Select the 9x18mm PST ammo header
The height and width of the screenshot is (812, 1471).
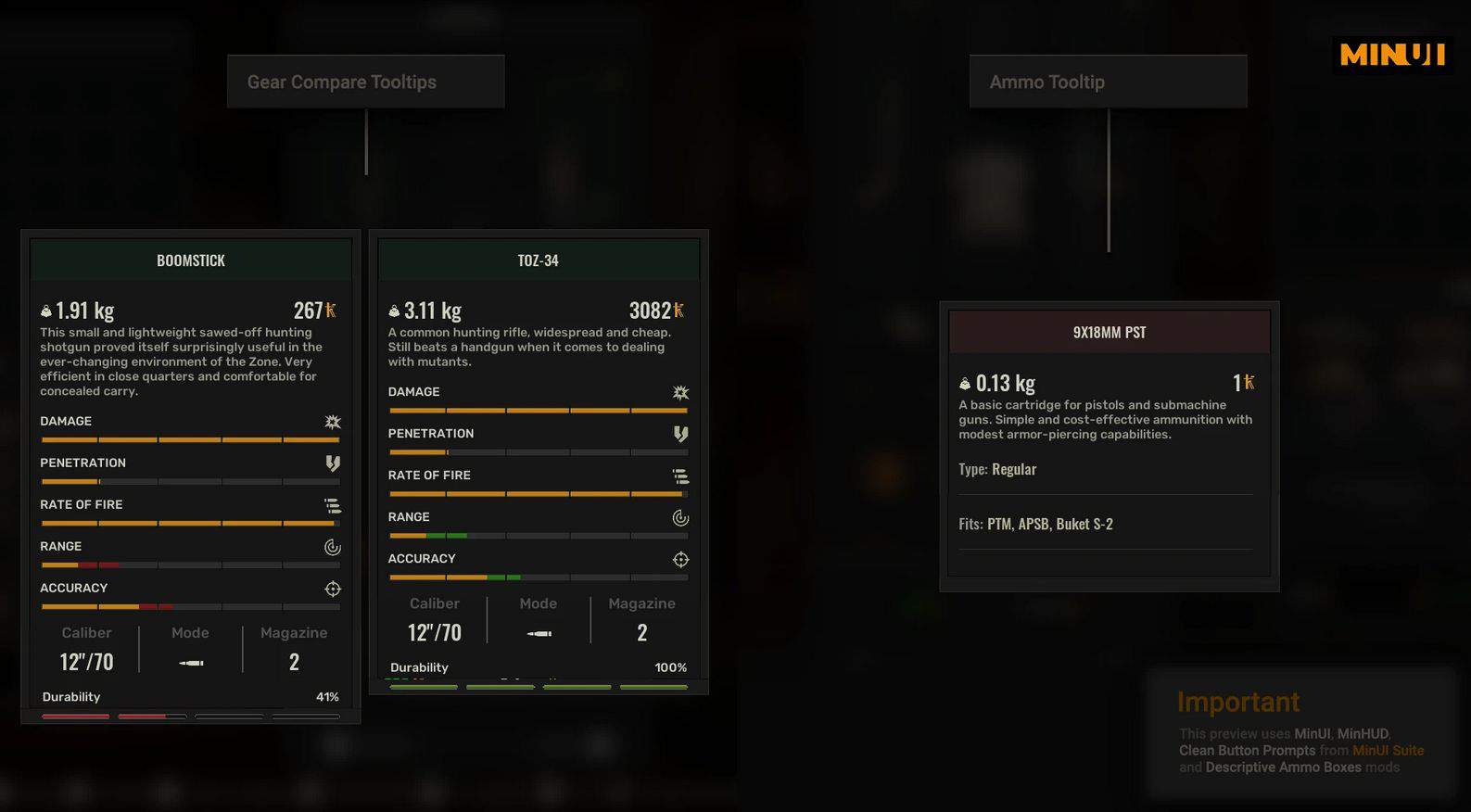point(1110,332)
